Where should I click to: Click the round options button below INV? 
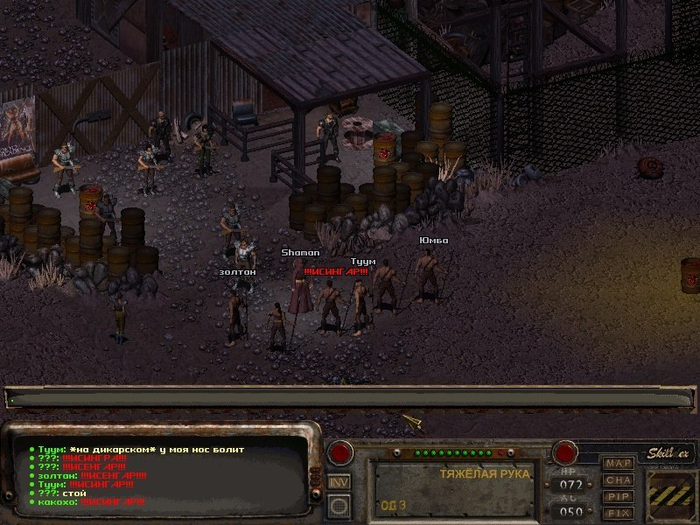tap(339, 506)
